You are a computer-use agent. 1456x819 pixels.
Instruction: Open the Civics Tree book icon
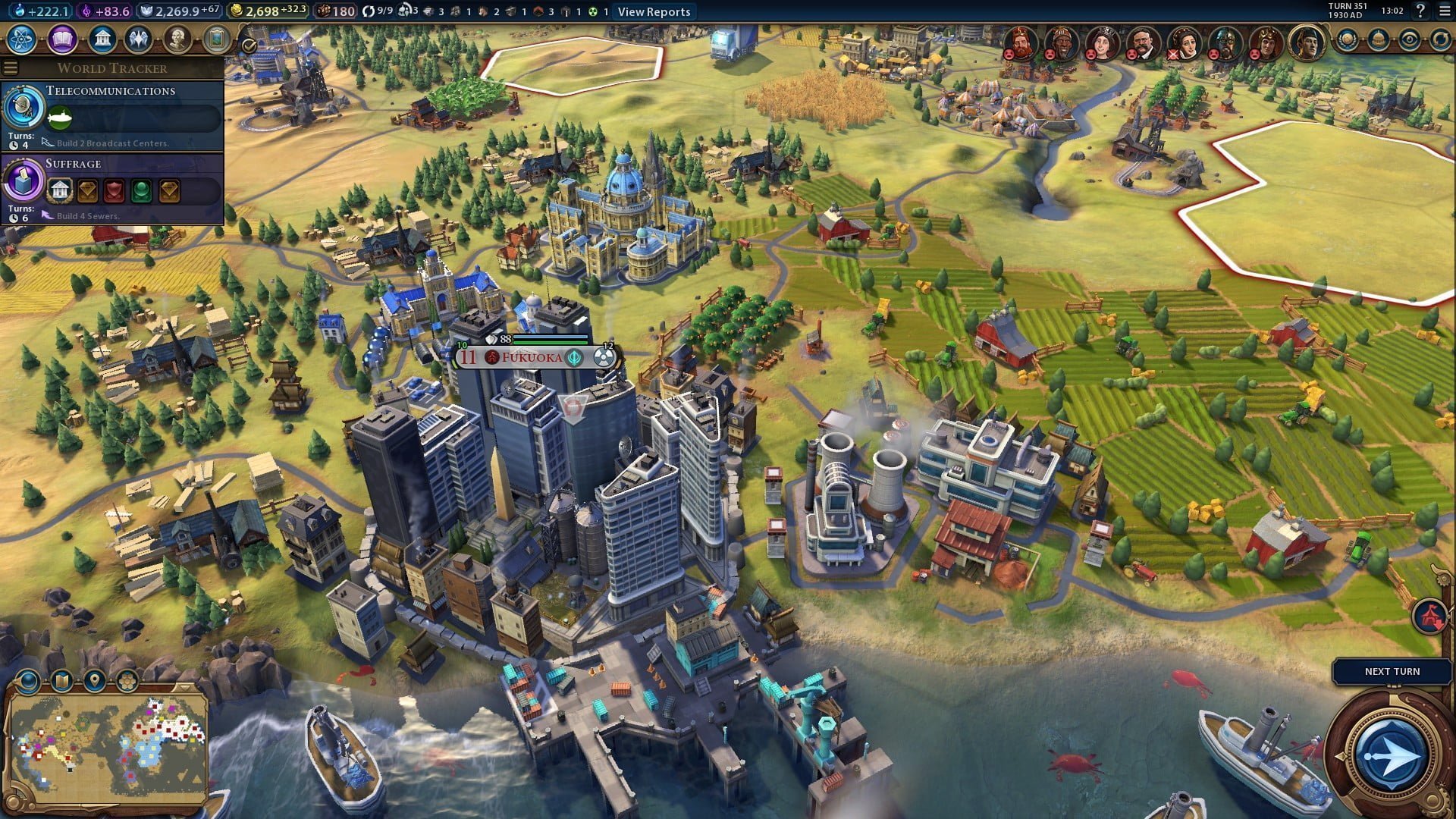(61, 39)
